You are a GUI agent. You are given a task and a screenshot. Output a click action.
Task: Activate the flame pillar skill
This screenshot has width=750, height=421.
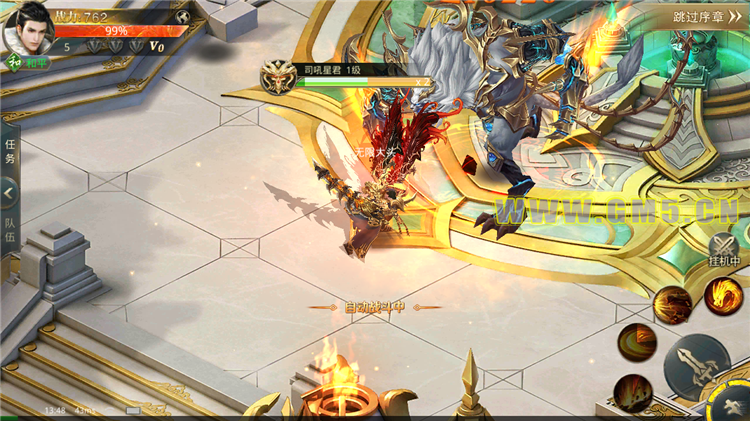633,393
